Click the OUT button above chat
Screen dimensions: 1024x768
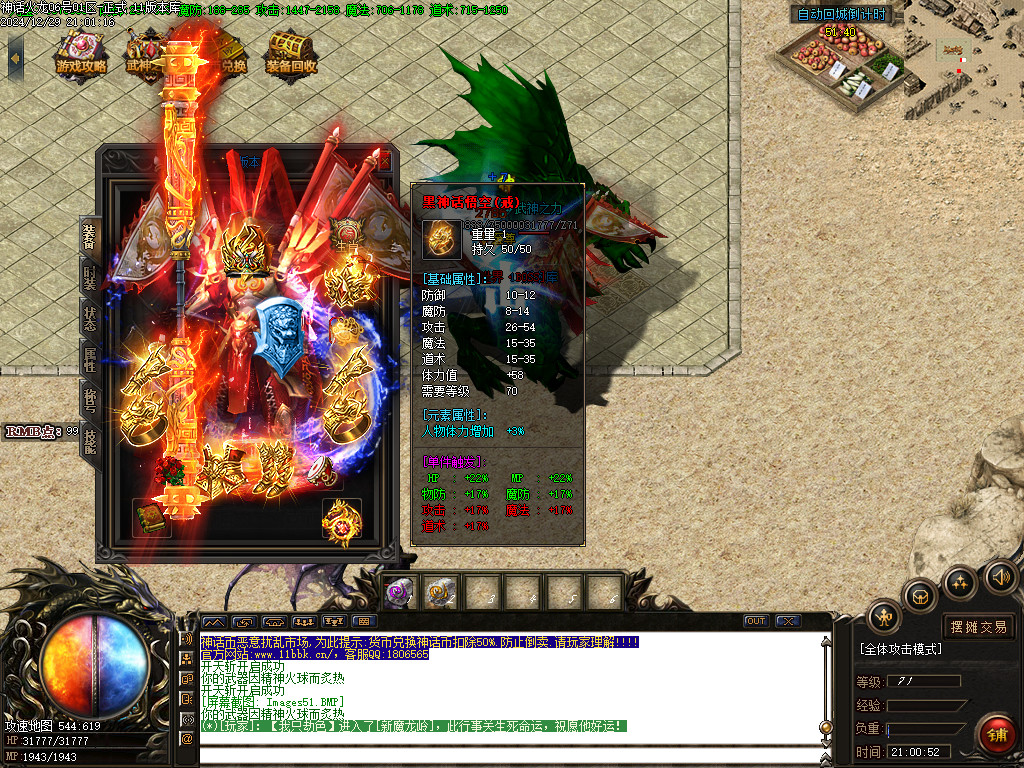[757, 621]
